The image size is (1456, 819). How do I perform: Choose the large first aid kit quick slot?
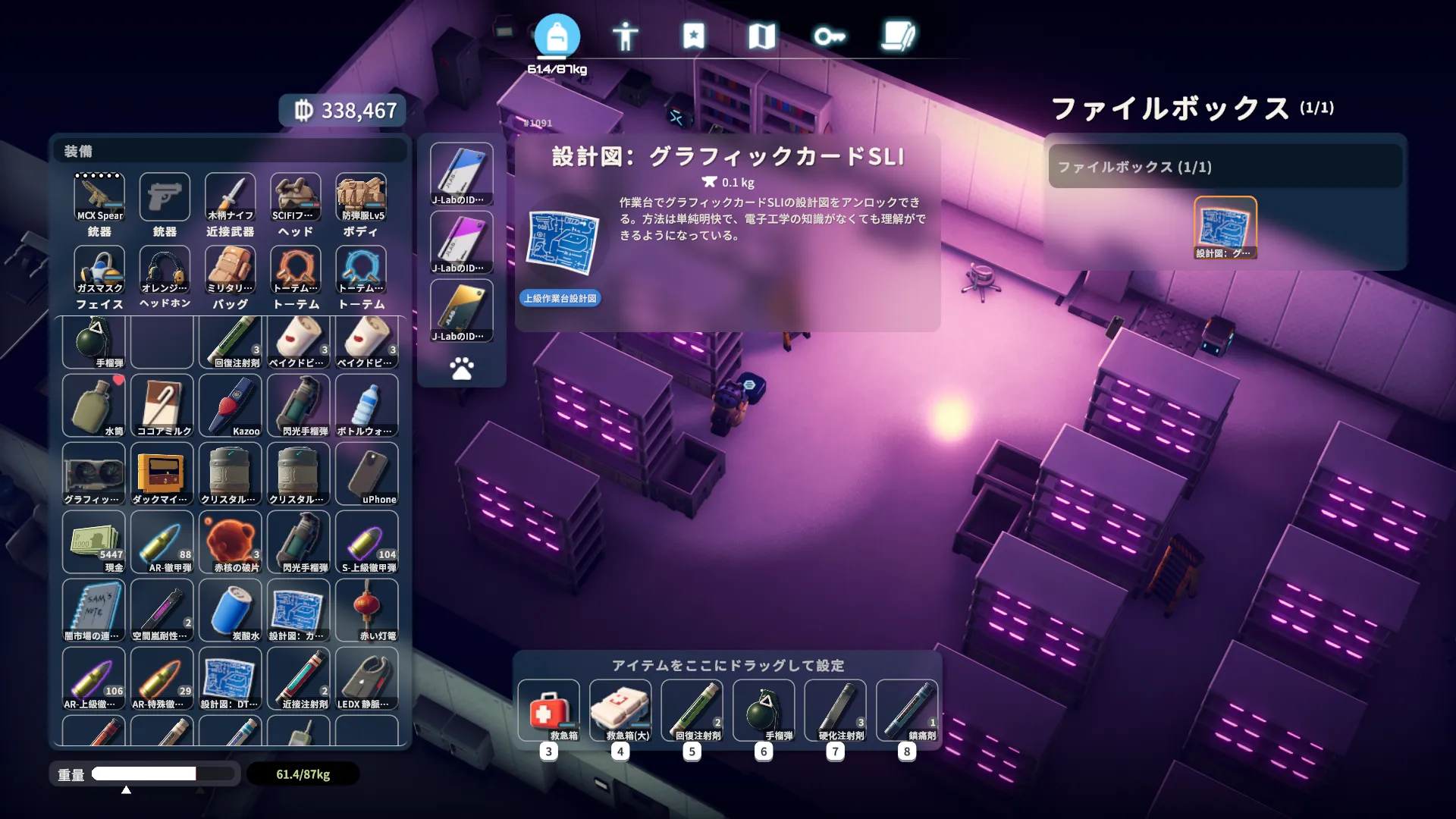620,710
